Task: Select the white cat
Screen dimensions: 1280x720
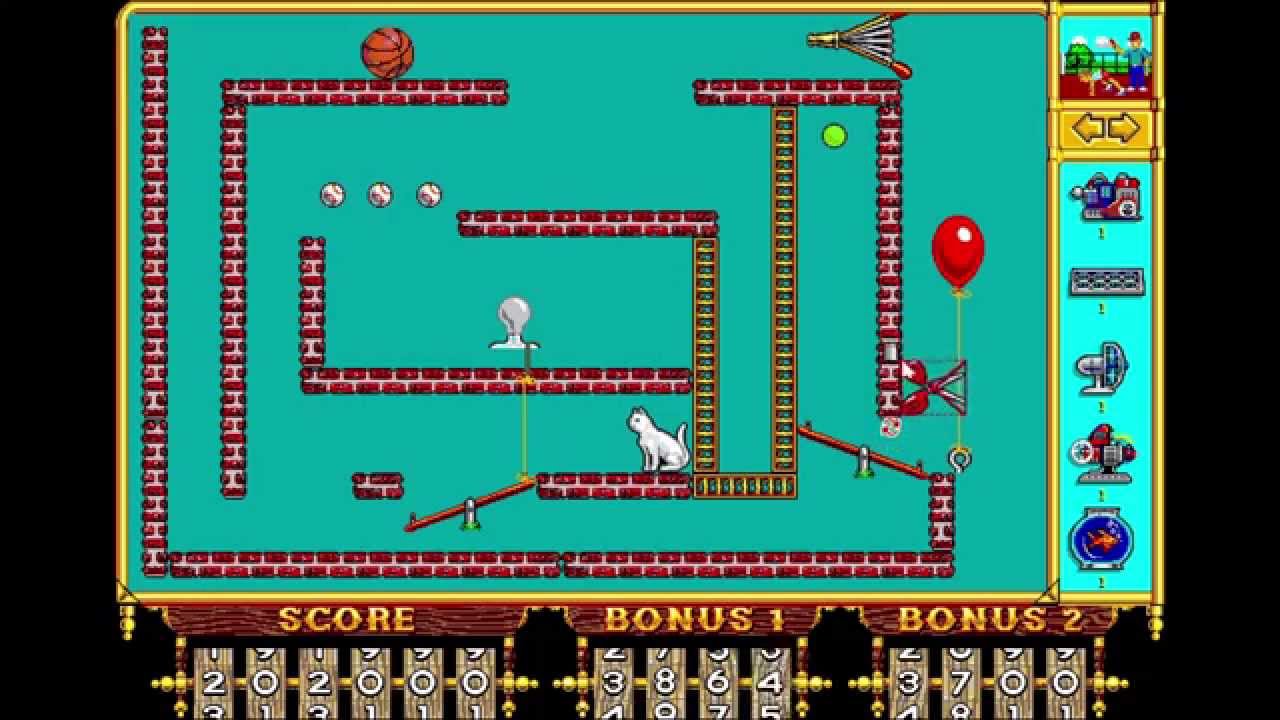Action: [x=660, y=440]
